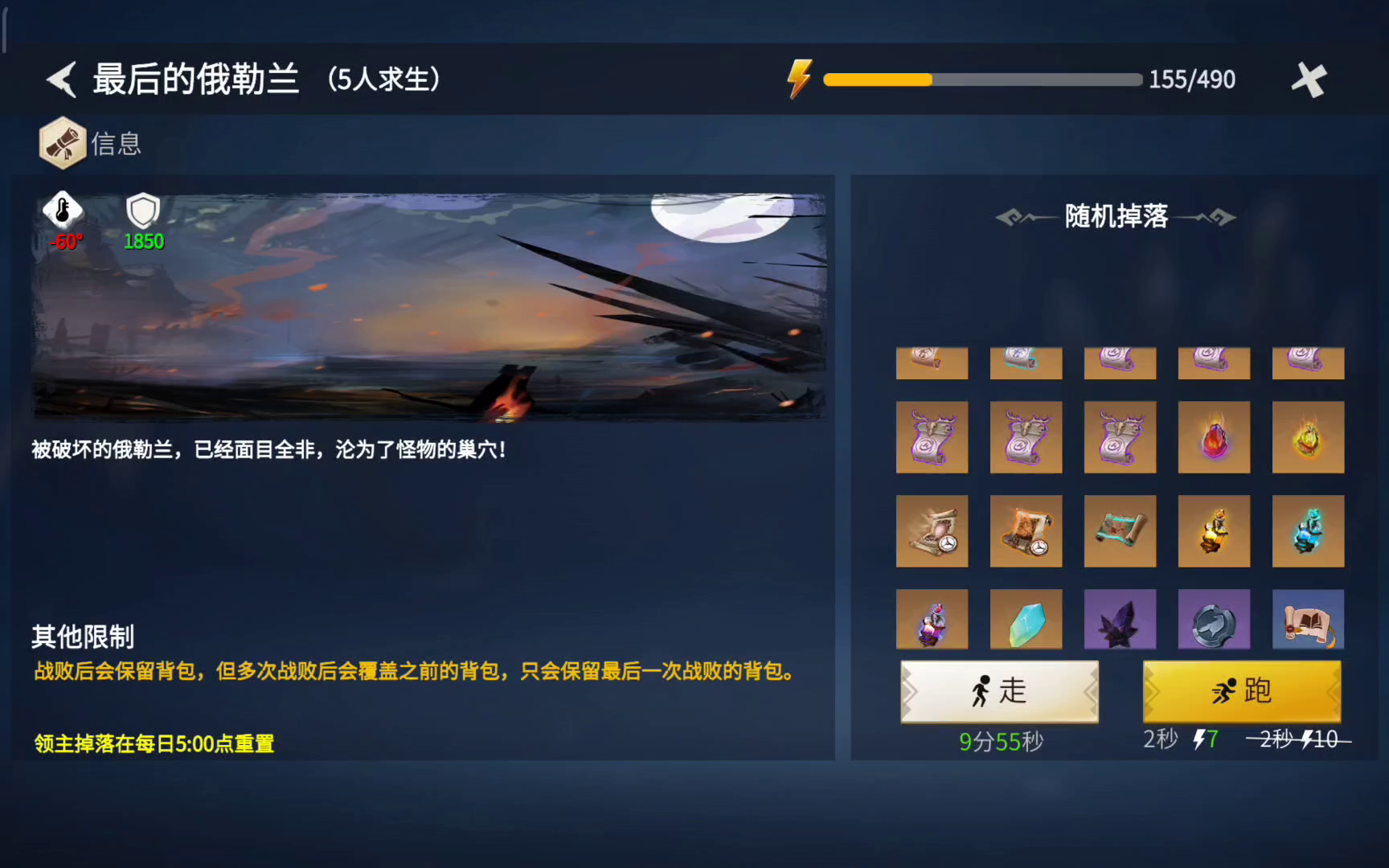1389x868 pixels.
Task: Select the red flaming gem drop item
Action: coord(1214,437)
